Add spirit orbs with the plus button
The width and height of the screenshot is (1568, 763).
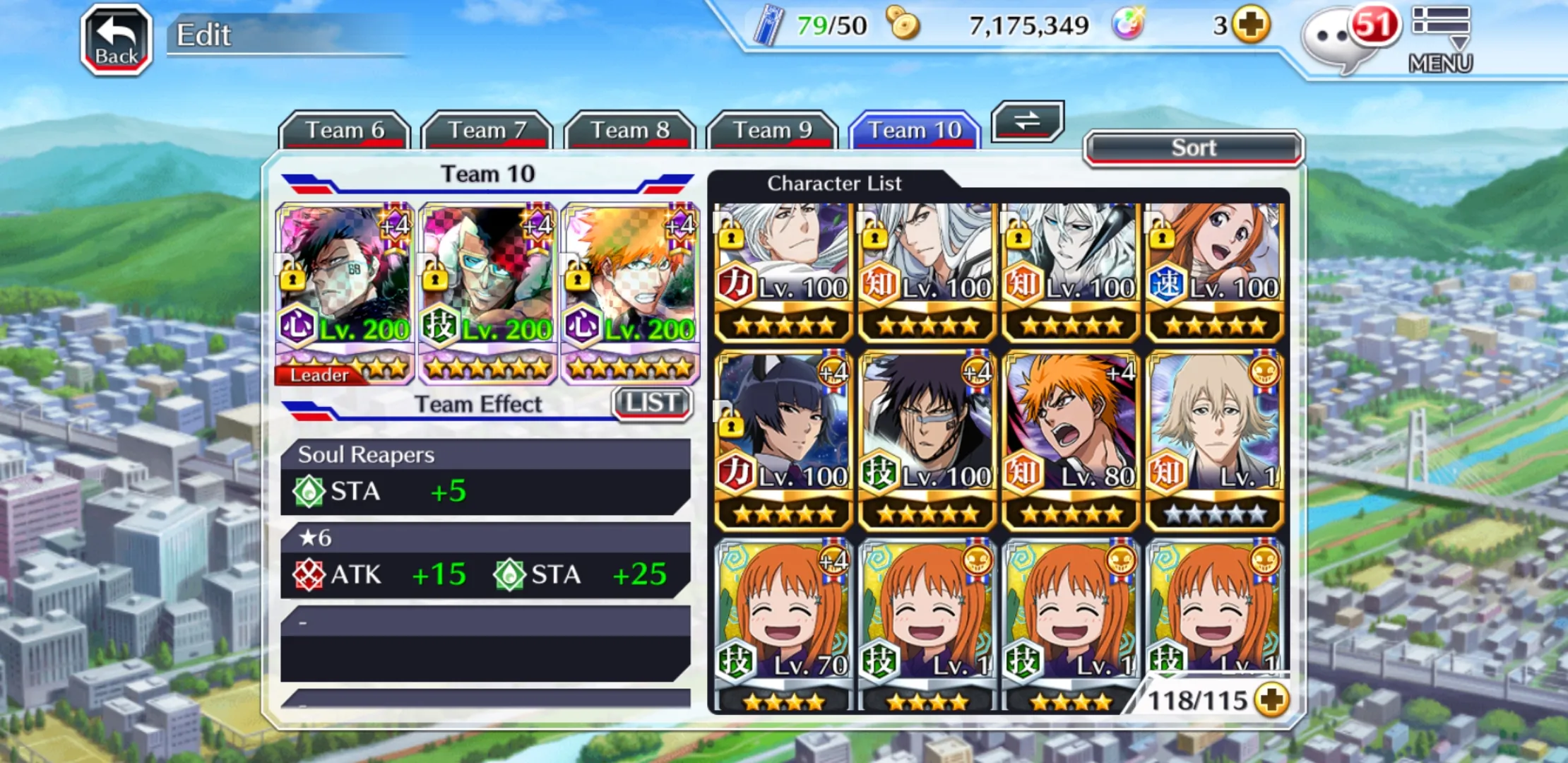pos(1251,25)
